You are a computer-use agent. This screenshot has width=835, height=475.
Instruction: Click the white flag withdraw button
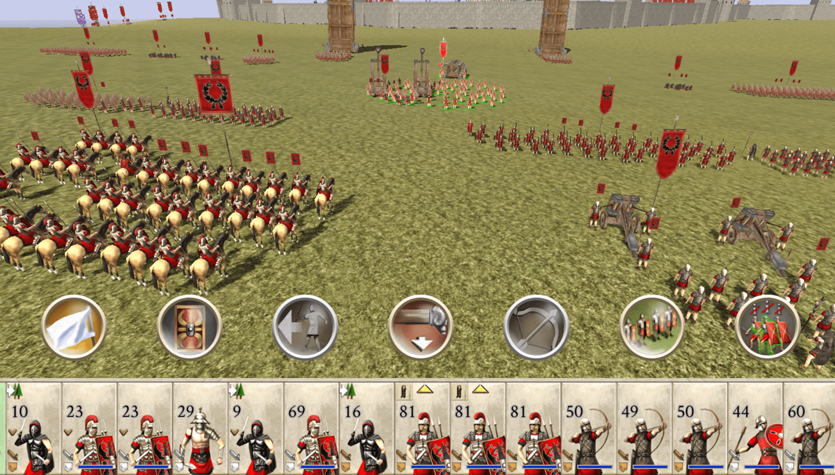[74, 326]
